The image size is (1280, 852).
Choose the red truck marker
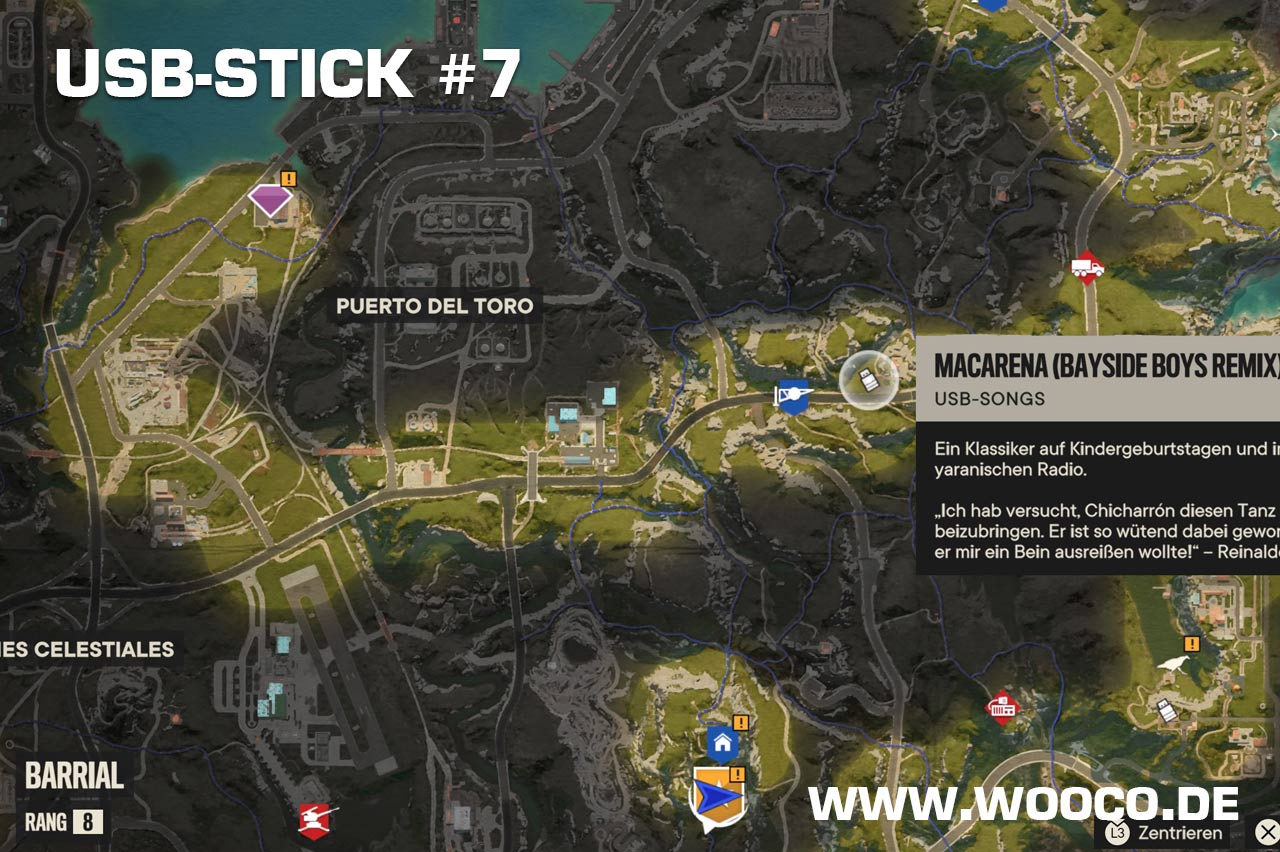pyautogui.click(x=1087, y=267)
